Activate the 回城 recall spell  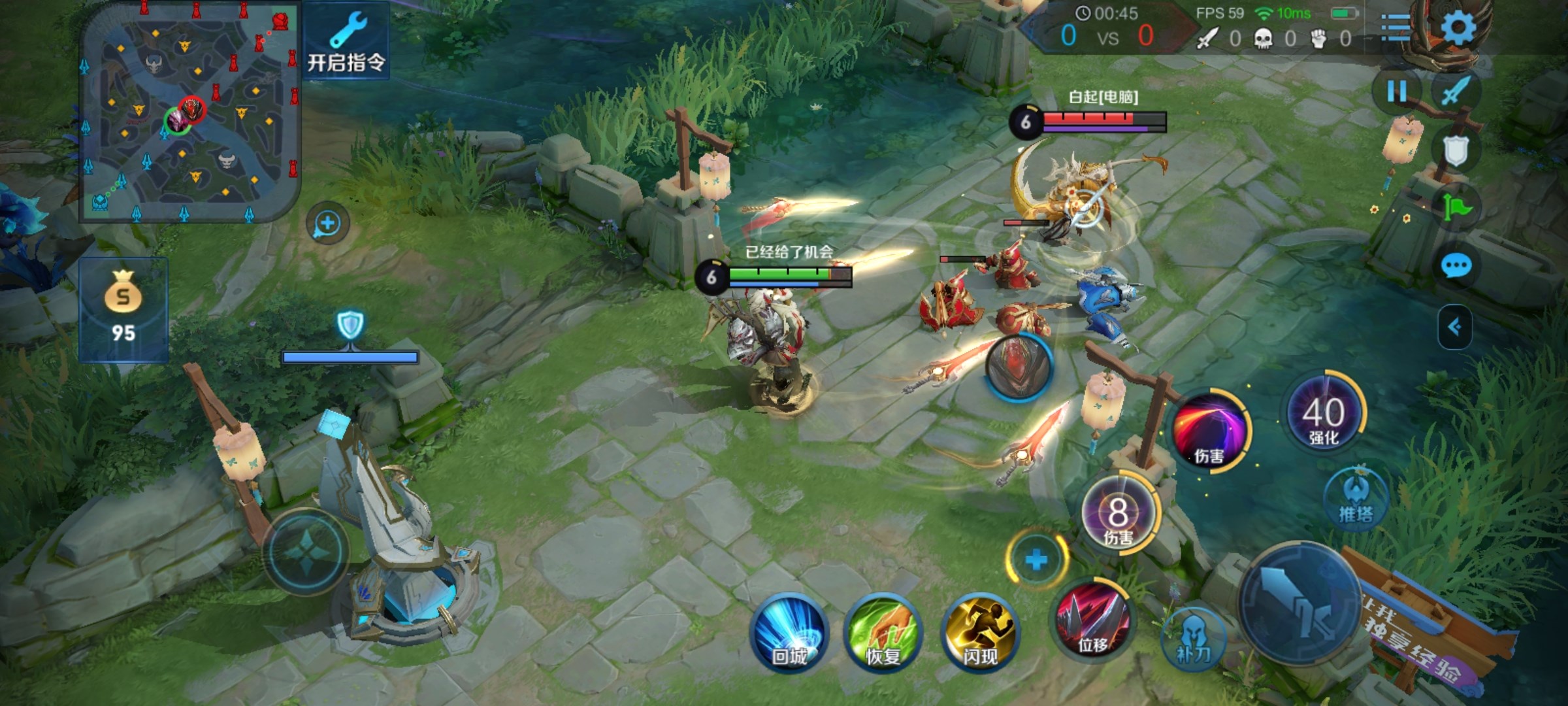[x=790, y=632]
